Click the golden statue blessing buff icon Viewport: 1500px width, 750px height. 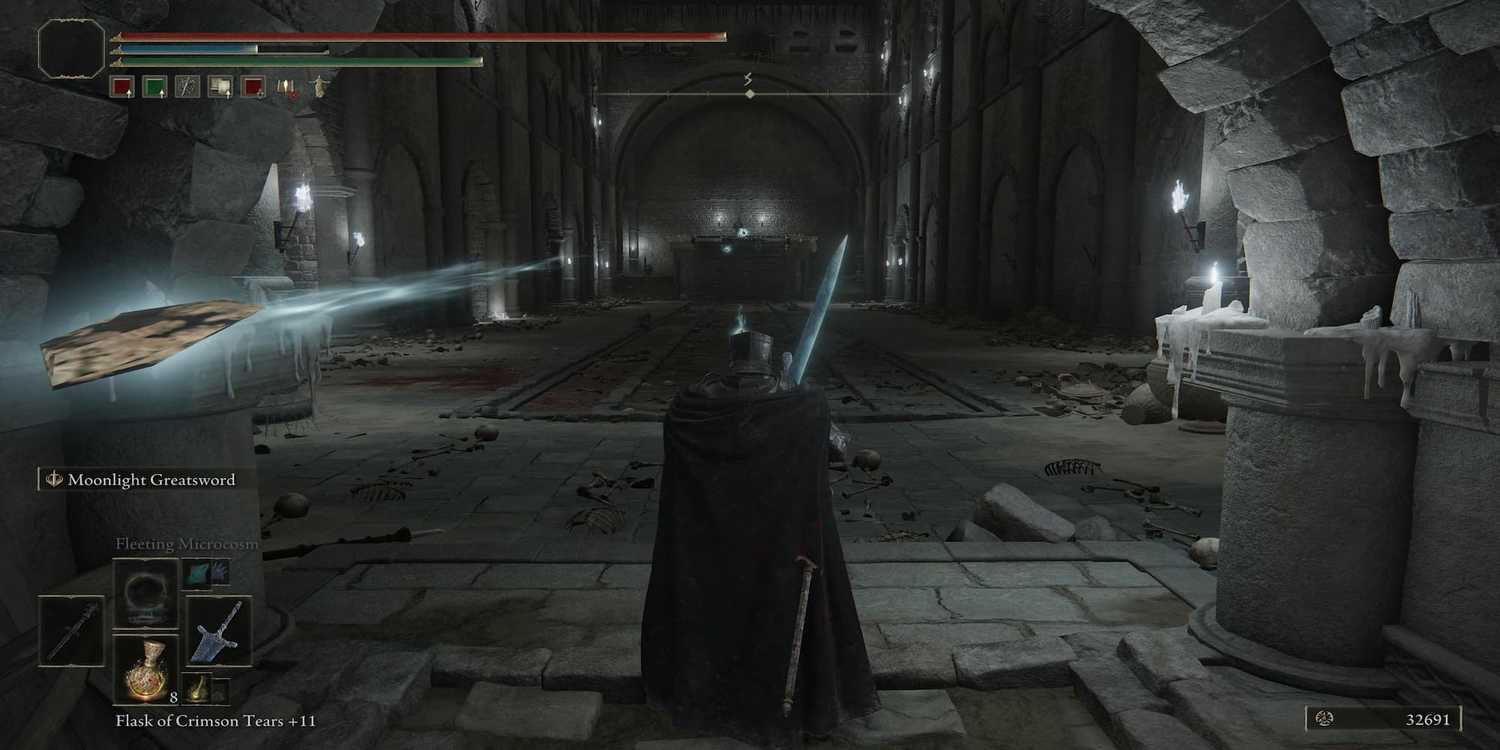pos(317,85)
